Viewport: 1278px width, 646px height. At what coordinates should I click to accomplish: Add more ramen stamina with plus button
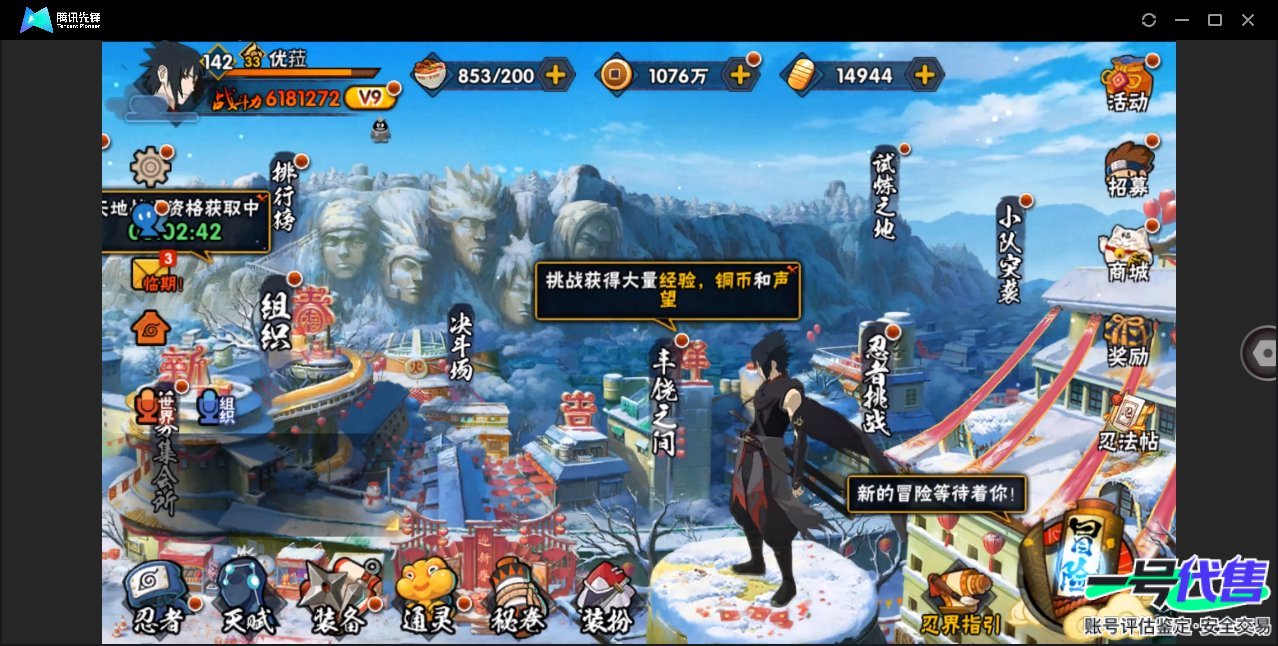[556, 74]
